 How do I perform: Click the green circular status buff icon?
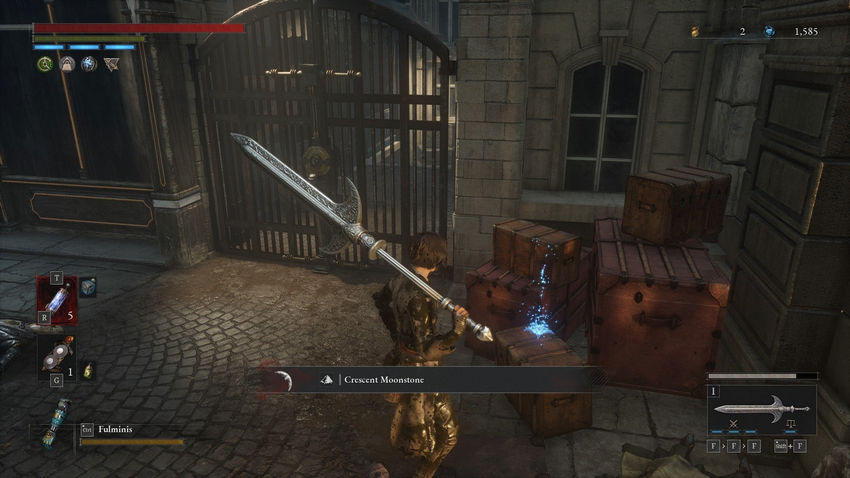pyautogui.click(x=45, y=64)
